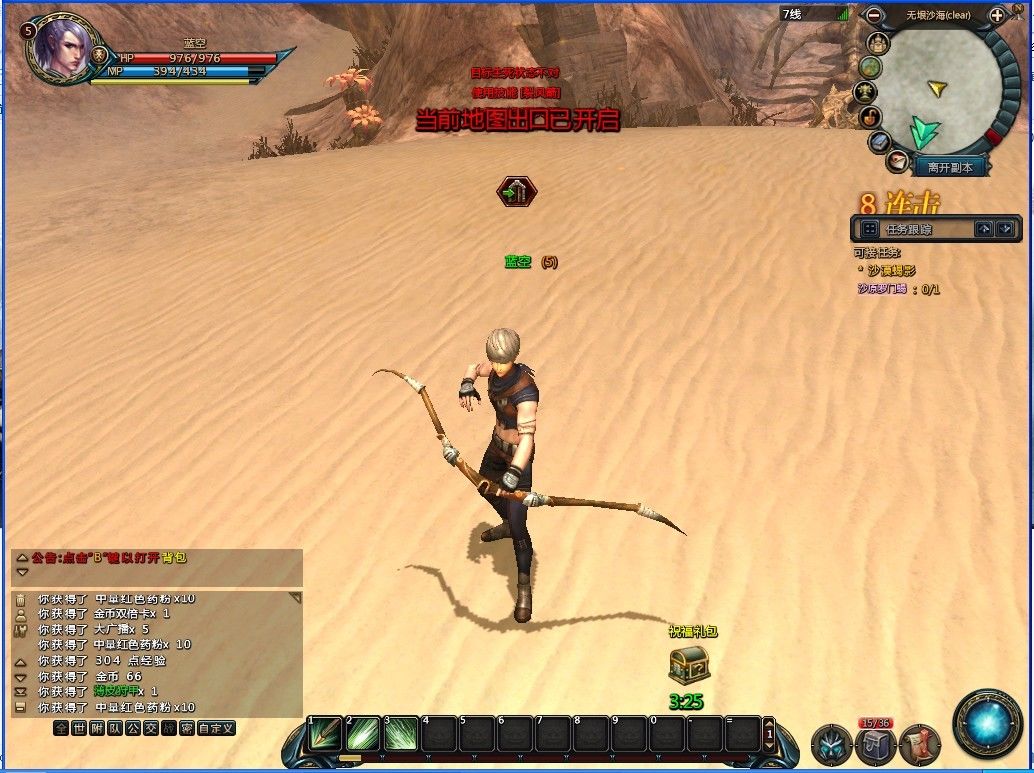The image size is (1034, 773).
Task: Zoom in the minimap with plus button
Action: tap(997, 15)
